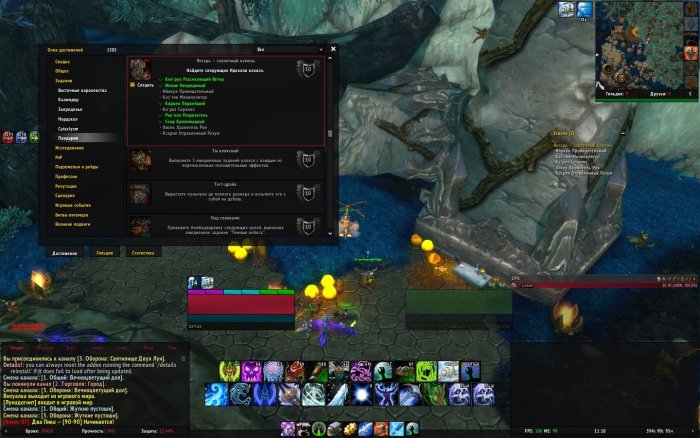Choose the PvP achievement category
Image resolution: width=700 pixels, height=438 pixels.
point(59,156)
